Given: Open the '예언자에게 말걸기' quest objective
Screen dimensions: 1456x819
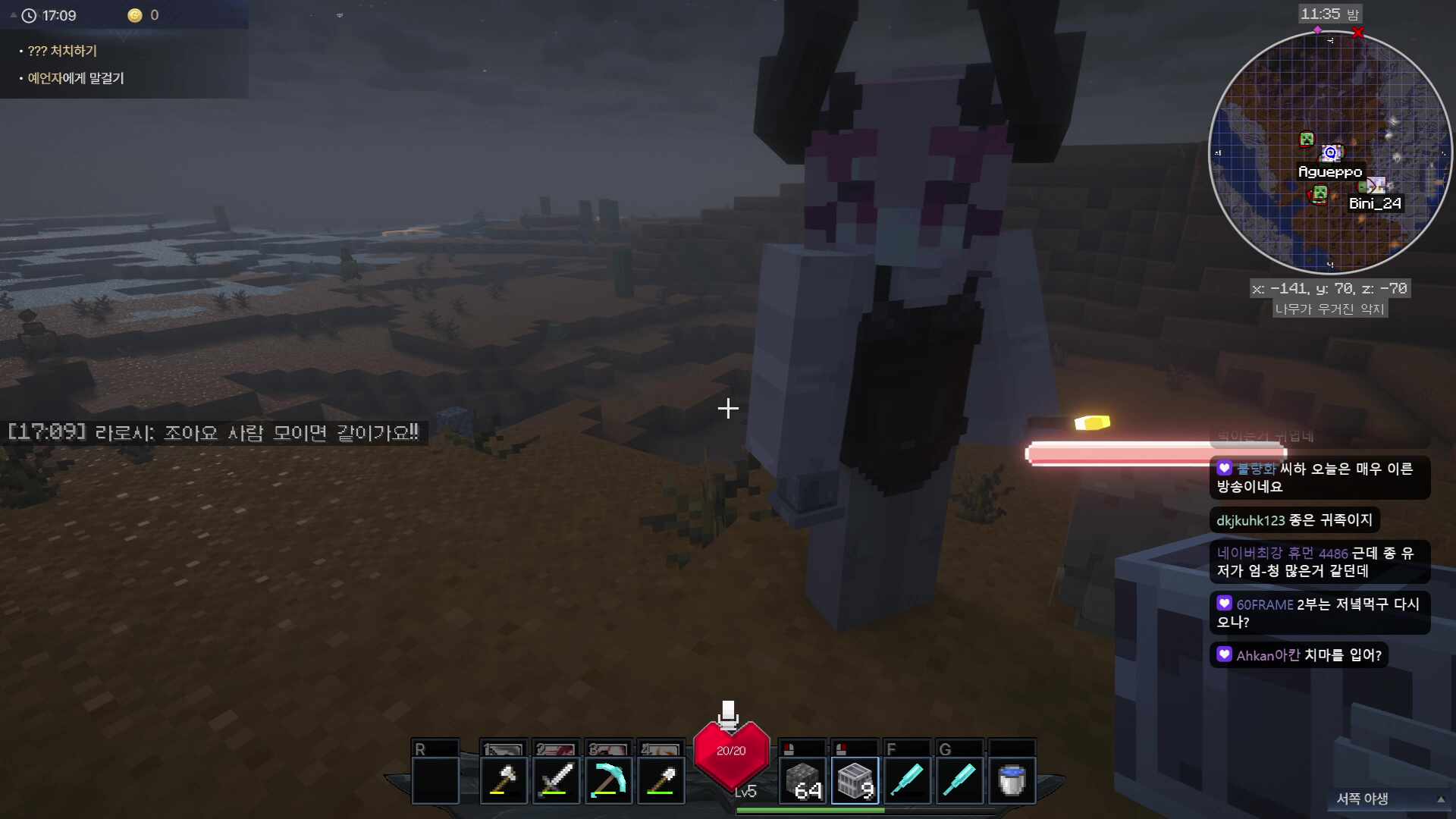Looking at the screenshot, I should (x=76, y=78).
